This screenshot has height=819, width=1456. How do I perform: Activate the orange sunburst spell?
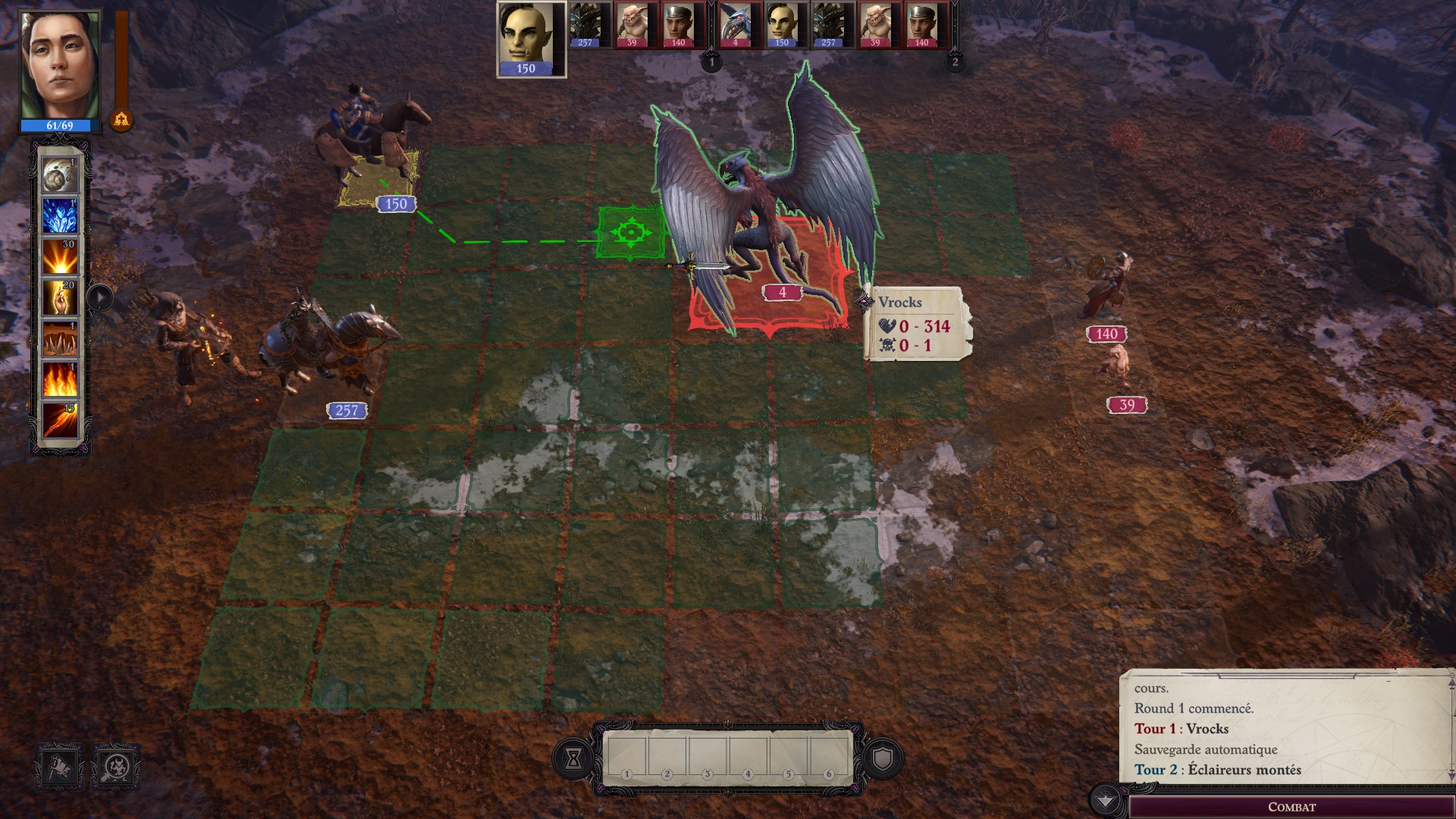60,258
